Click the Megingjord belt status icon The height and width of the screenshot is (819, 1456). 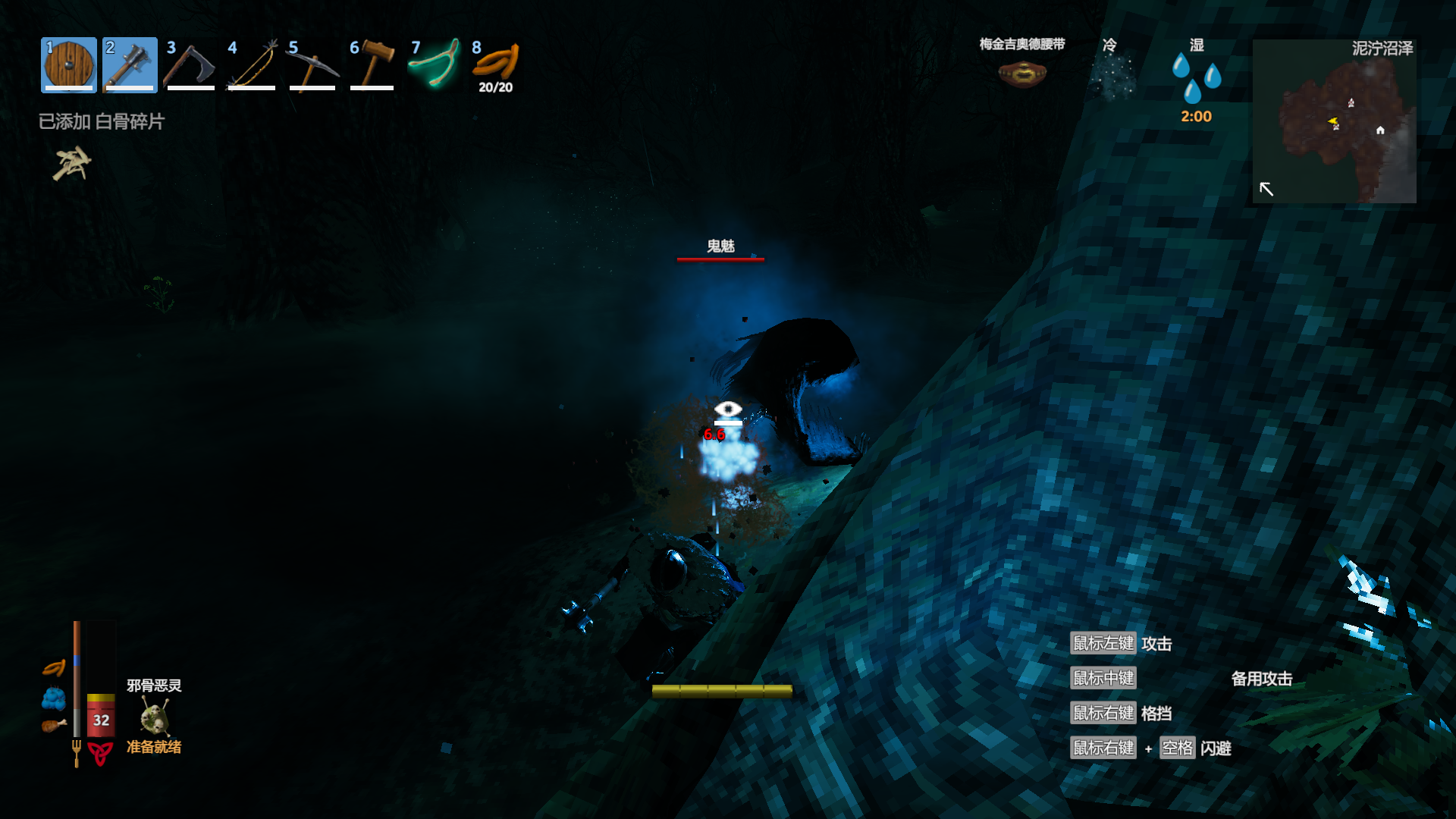tap(1022, 74)
